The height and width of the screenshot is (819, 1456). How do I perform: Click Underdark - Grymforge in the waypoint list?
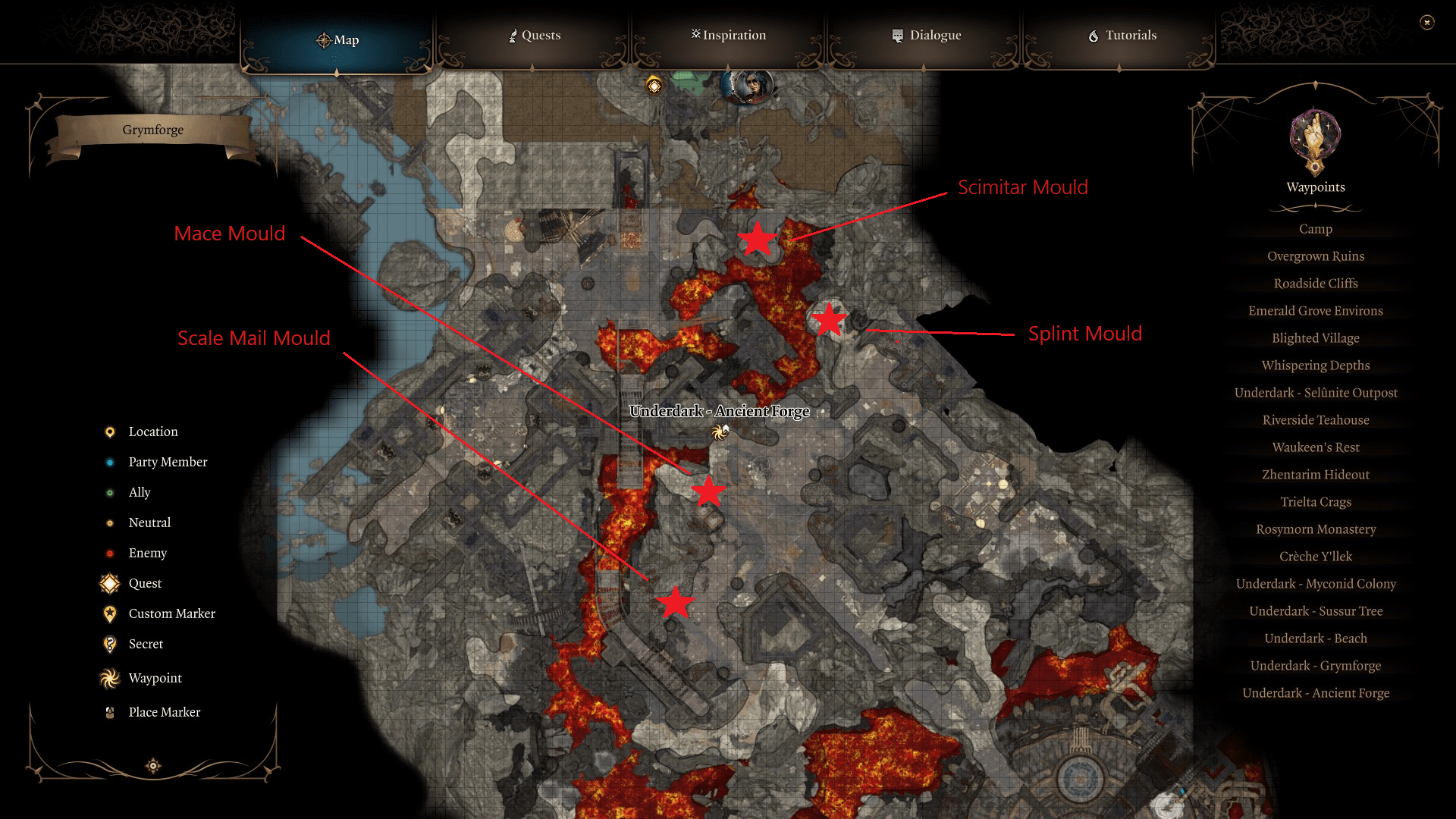click(1315, 665)
